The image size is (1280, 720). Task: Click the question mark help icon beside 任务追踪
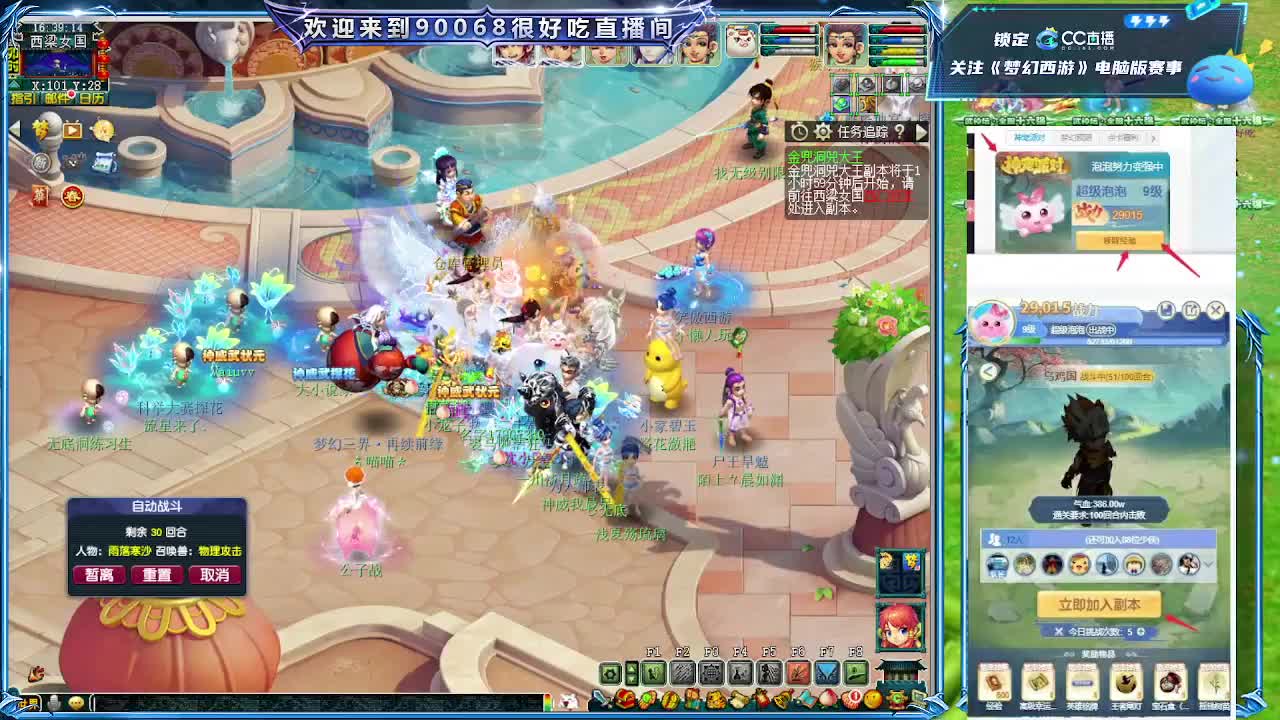(x=901, y=131)
